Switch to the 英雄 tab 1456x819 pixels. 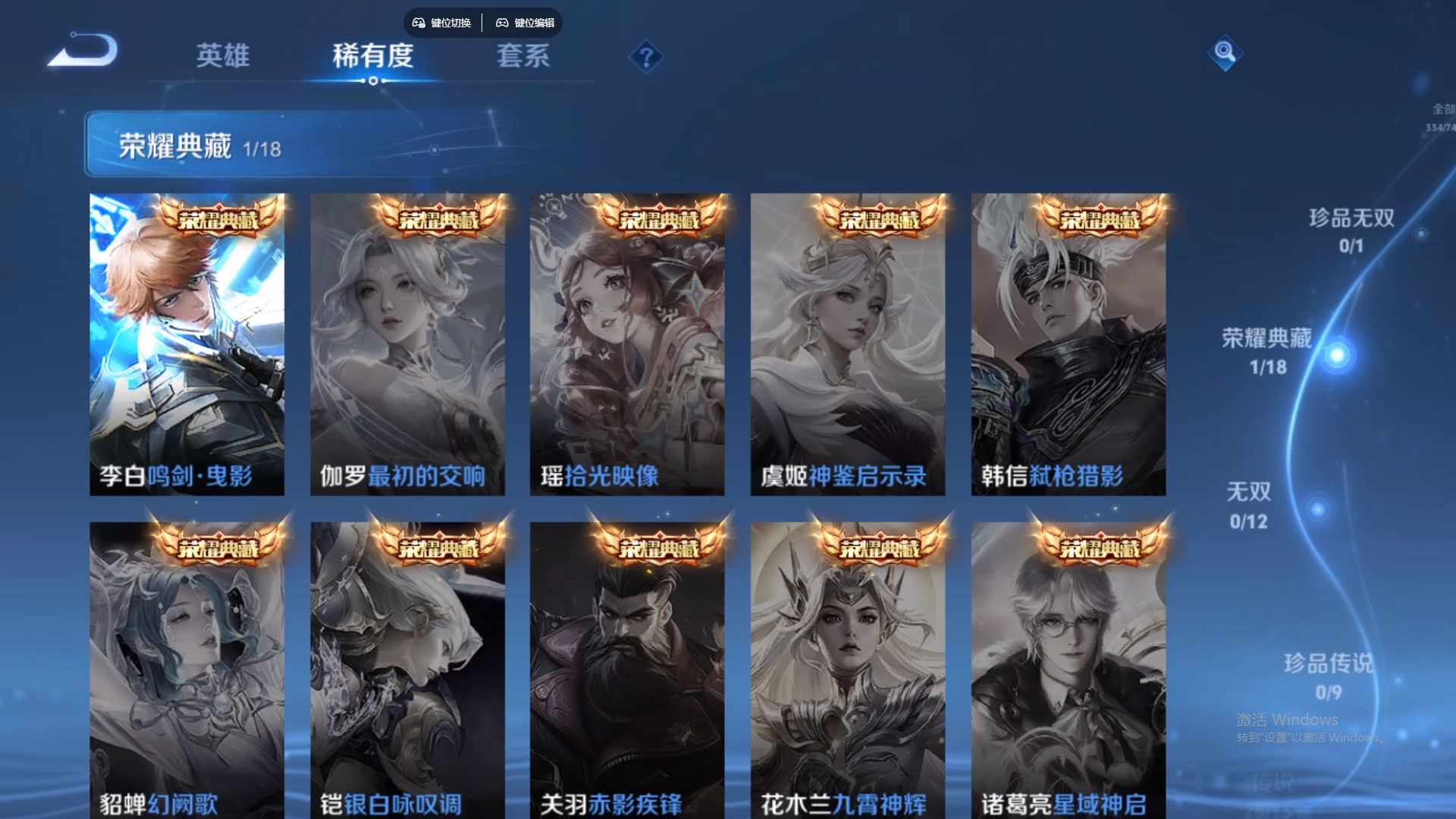pyautogui.click(x=222, y=55)
